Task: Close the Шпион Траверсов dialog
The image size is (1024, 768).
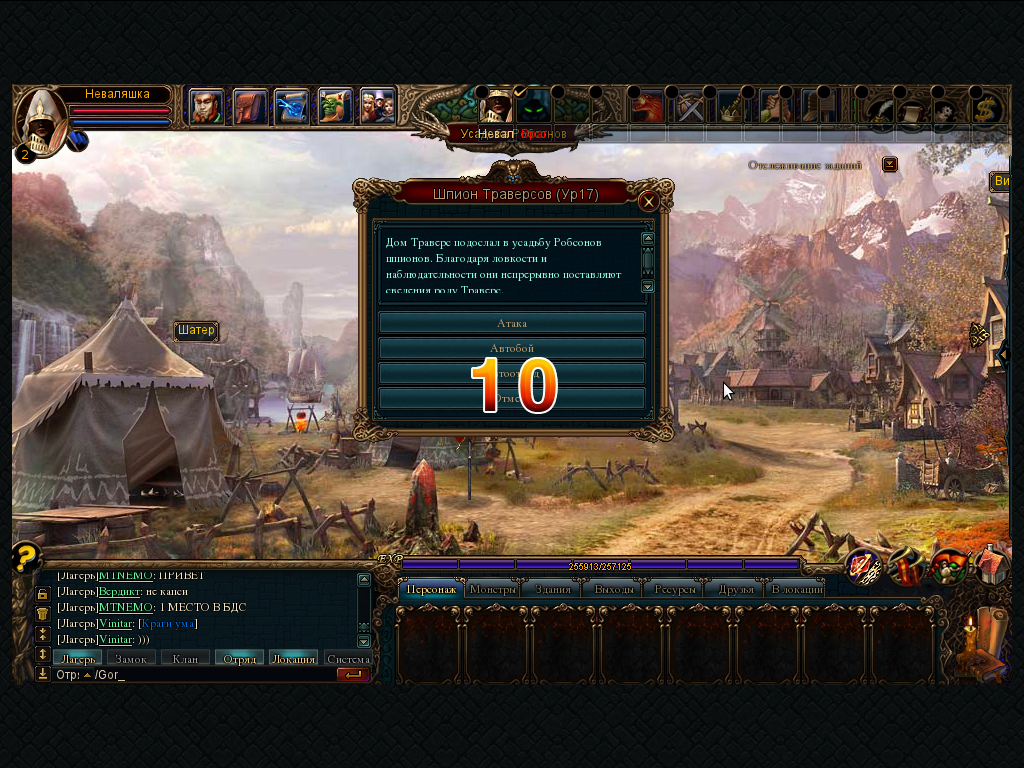Action: [x=648, y=201]
